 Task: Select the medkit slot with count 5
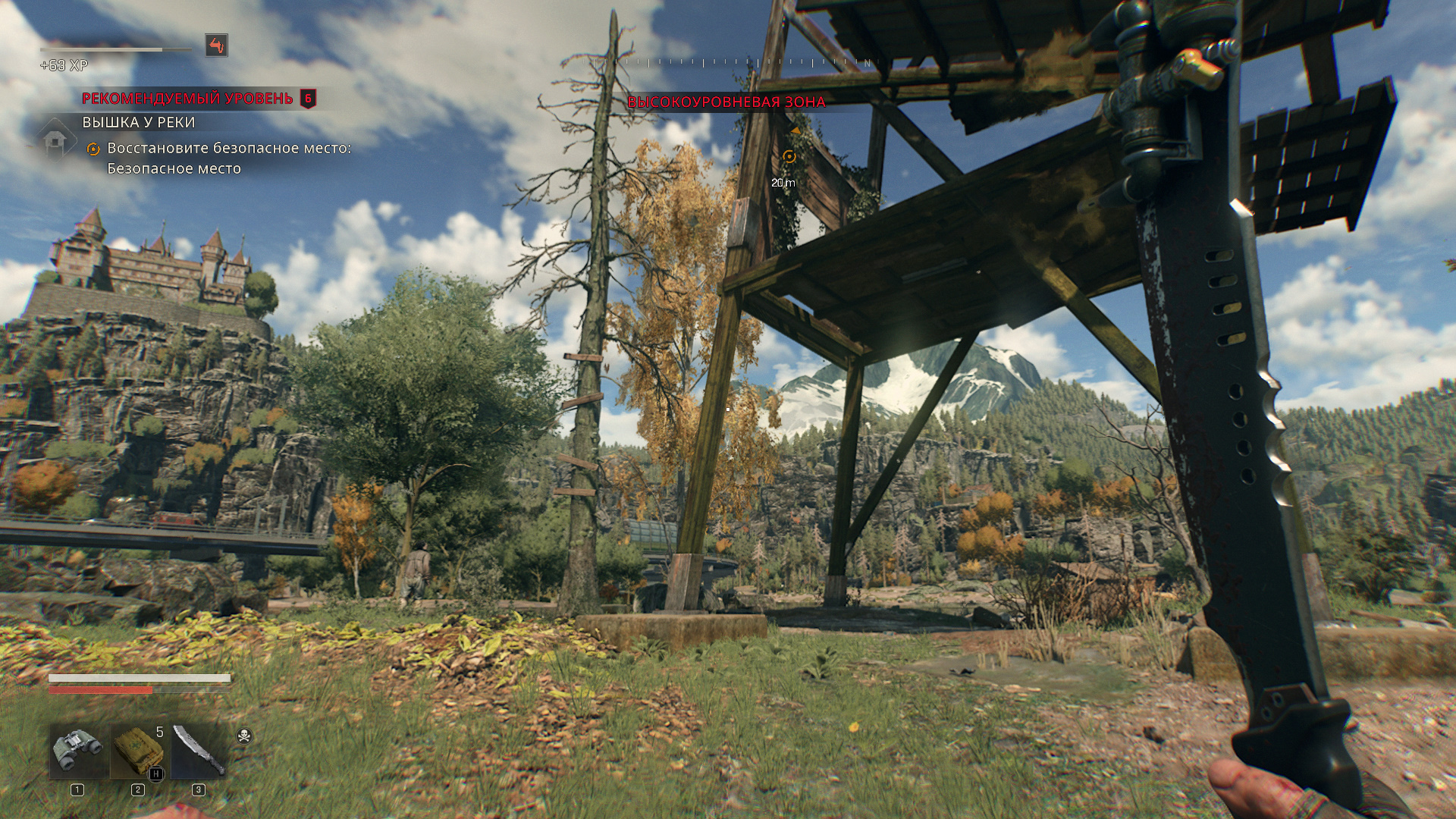(138, 752)
